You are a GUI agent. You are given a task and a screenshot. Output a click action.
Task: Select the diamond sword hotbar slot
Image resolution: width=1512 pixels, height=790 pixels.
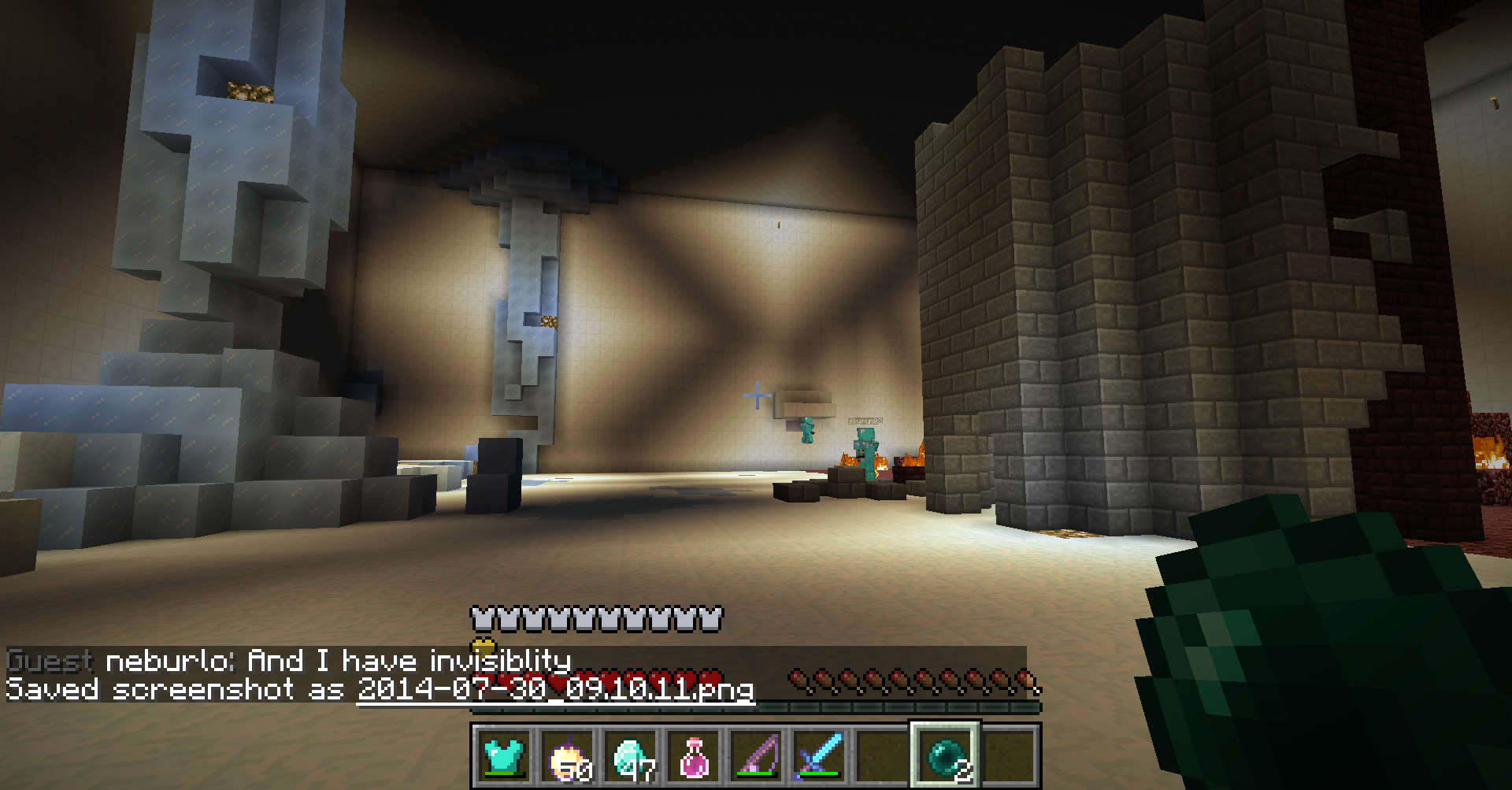pyautogui.click(x=820, y=755)
